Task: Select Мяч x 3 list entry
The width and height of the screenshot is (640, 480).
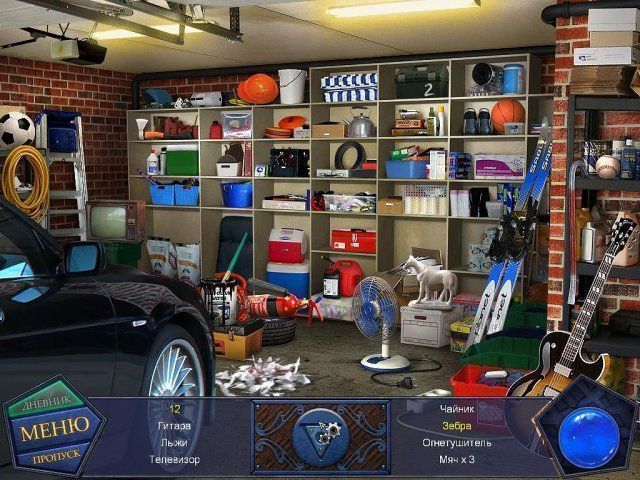Action: coord(456,459)
